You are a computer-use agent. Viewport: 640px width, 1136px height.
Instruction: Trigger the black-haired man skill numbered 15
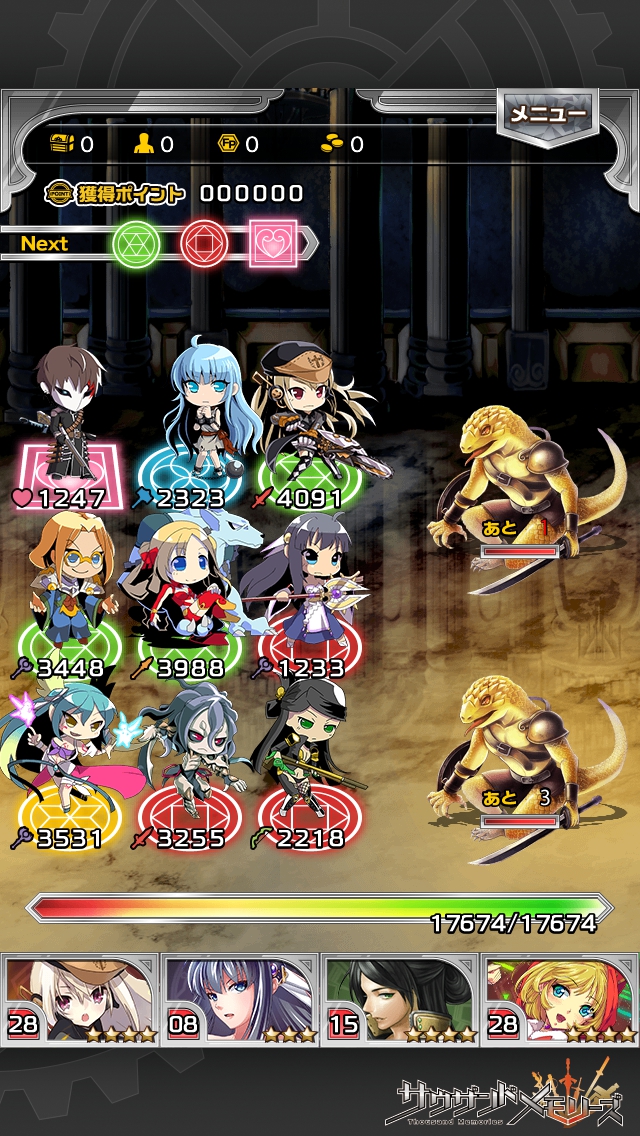[400, 998]
